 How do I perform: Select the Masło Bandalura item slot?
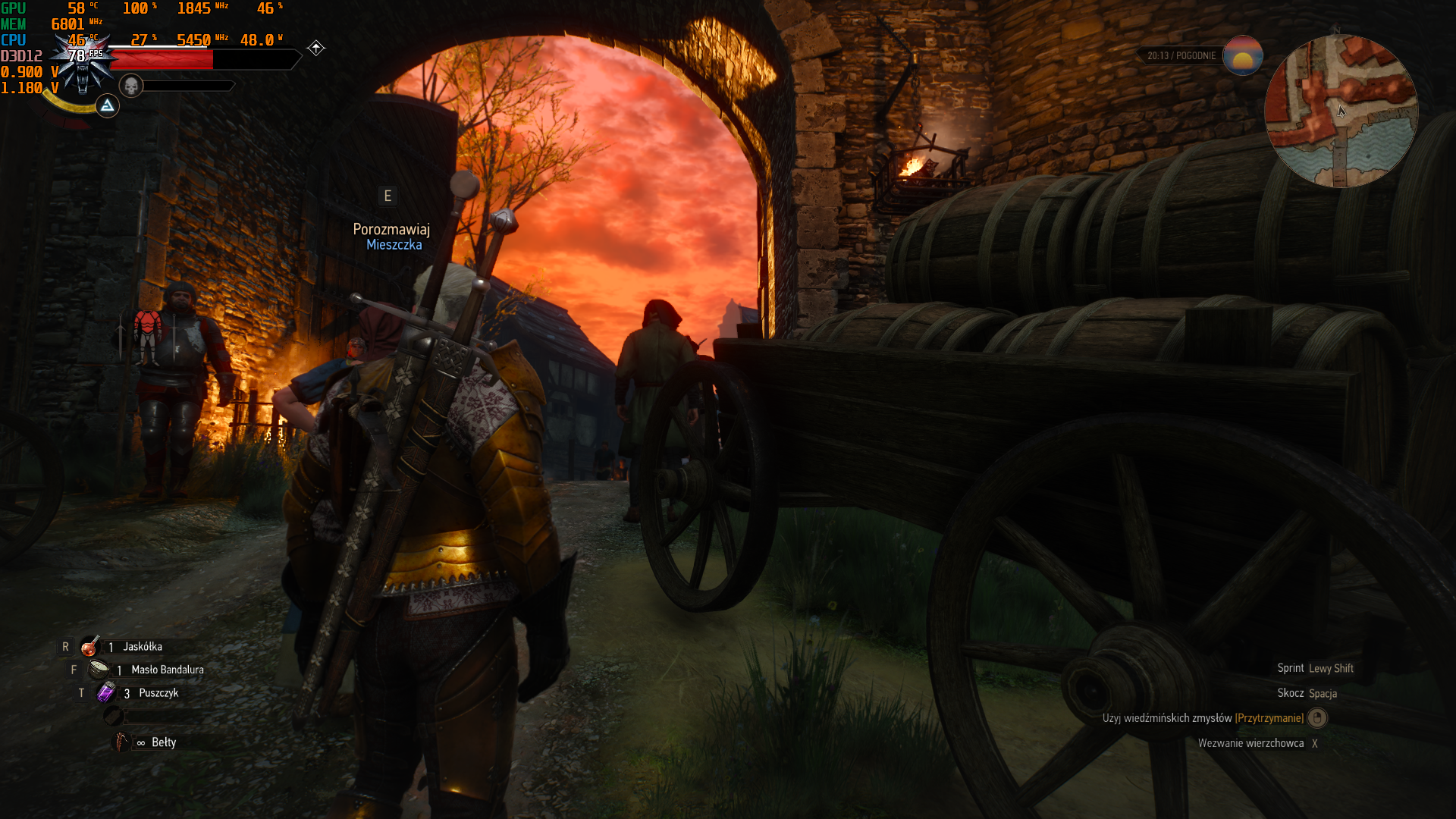99,670
